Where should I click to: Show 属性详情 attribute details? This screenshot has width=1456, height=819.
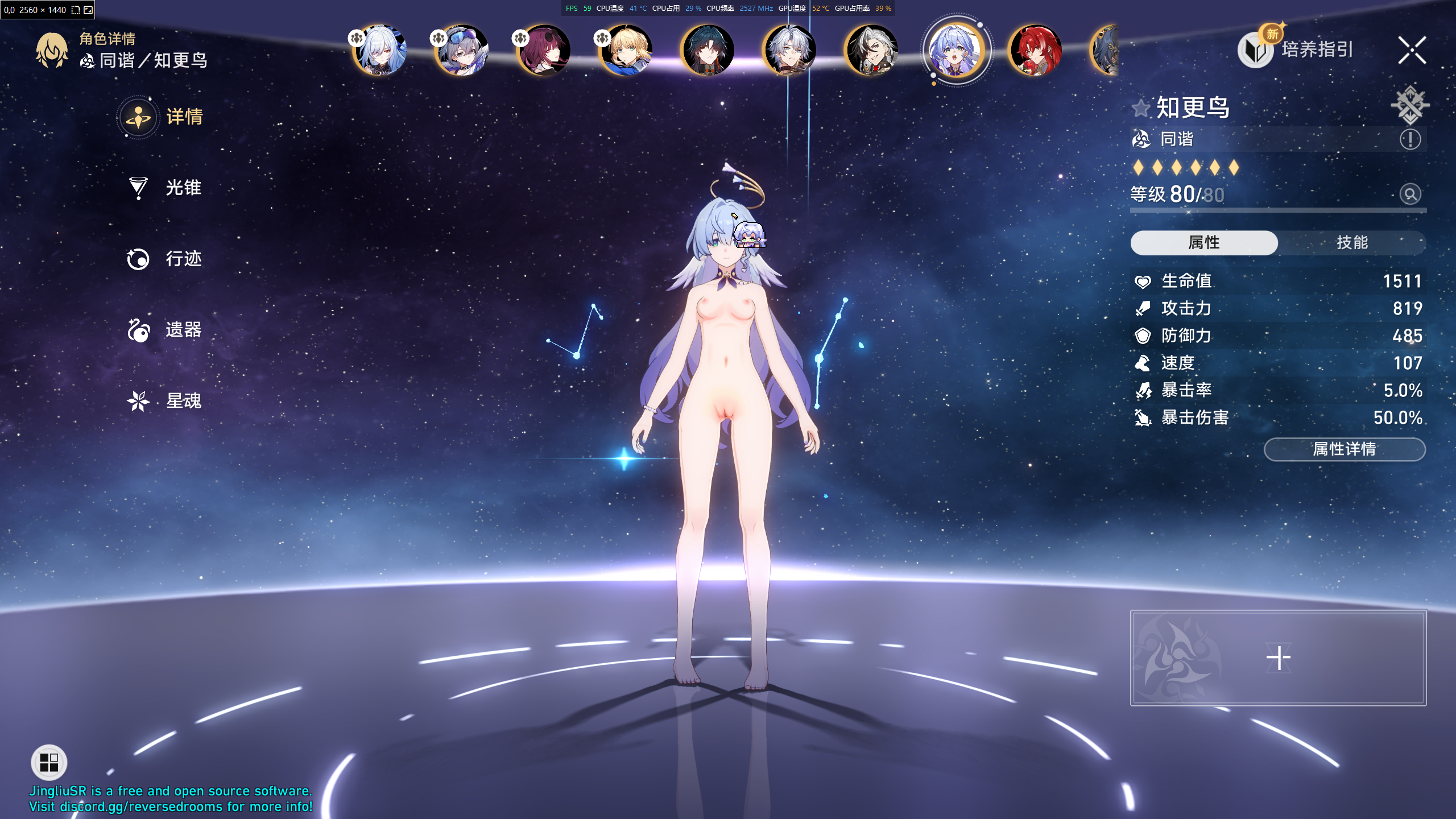click(x=1344, y=449)
